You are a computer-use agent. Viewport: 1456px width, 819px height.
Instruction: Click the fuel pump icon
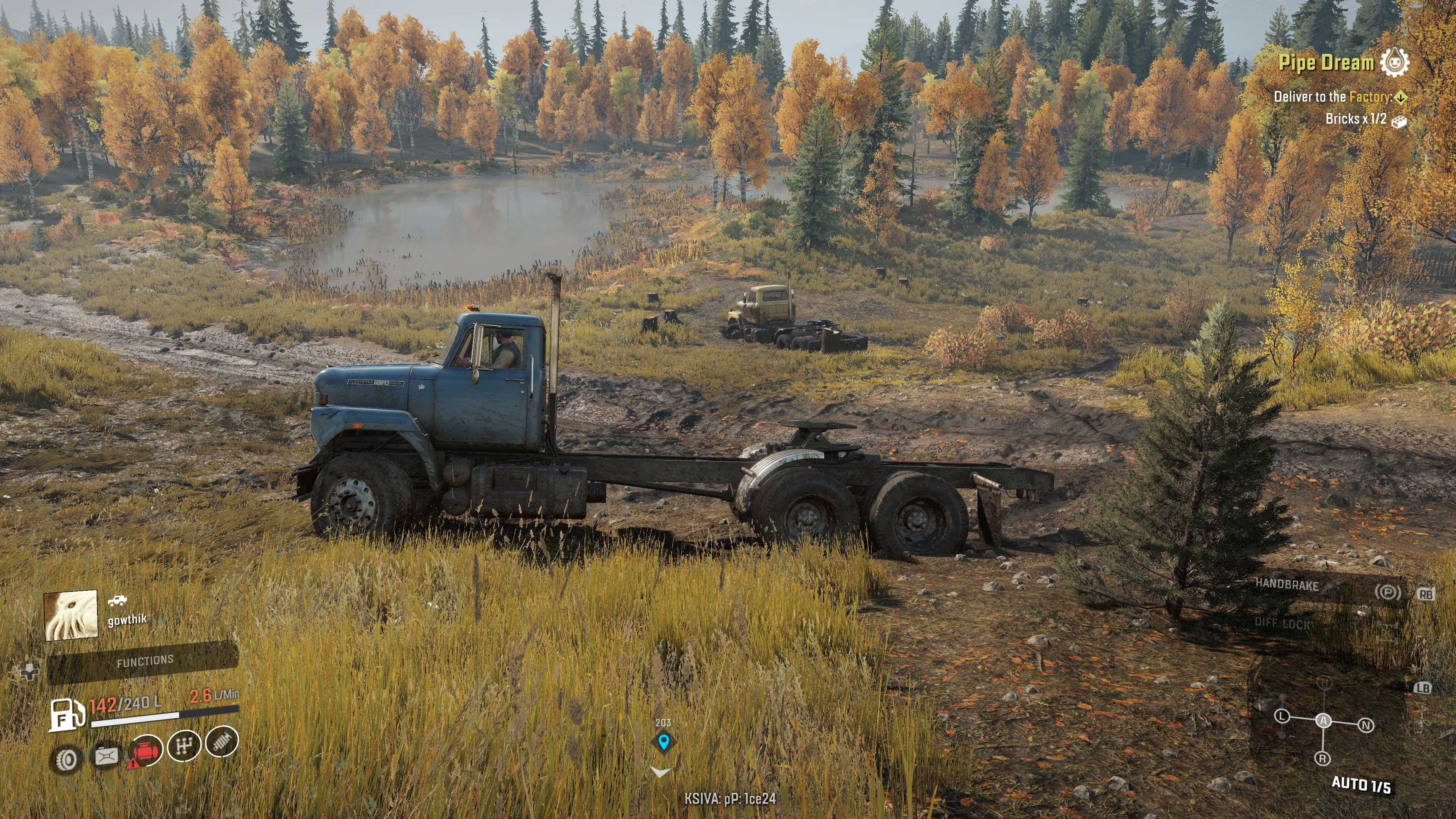[x=66, y=715]
